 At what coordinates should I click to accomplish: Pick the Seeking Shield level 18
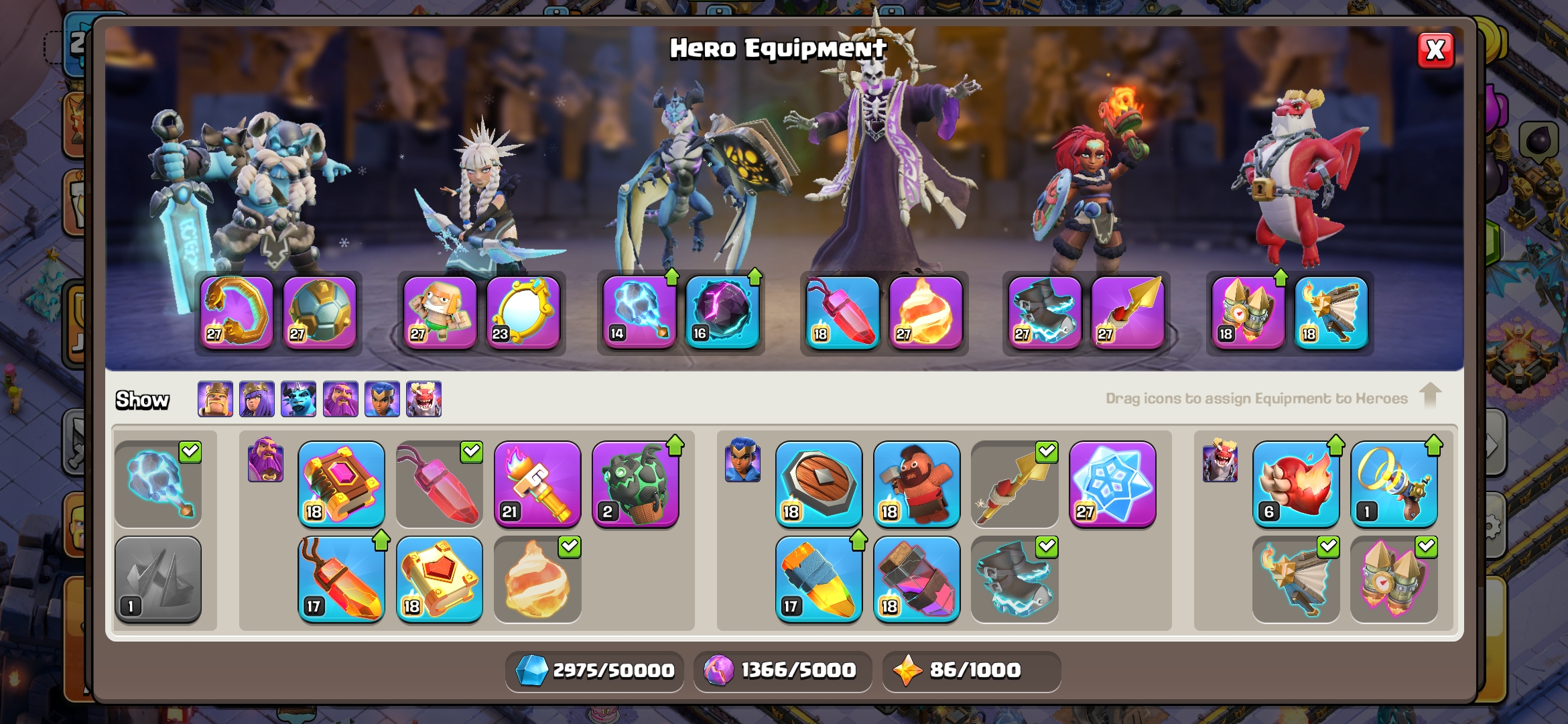pyautogui.click(x=818, y=484)
